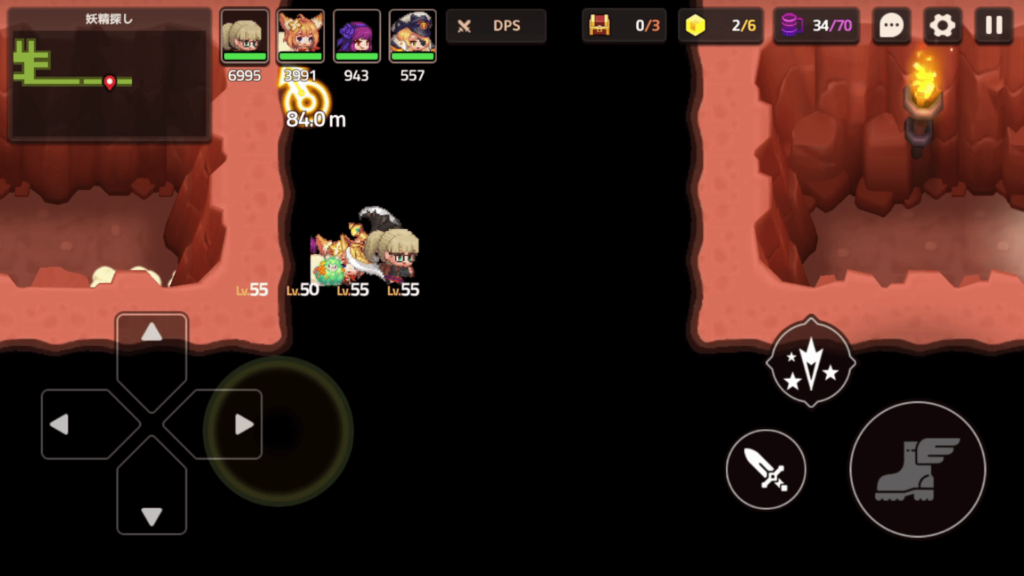Open the dungeon minimap

[109, 76]
